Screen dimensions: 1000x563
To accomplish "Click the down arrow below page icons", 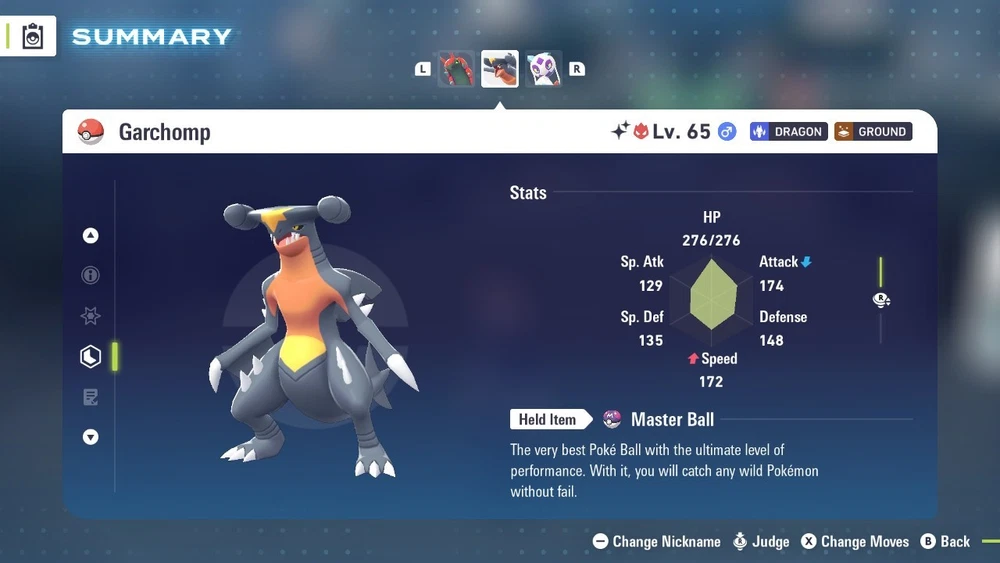I will click(91, 437).
